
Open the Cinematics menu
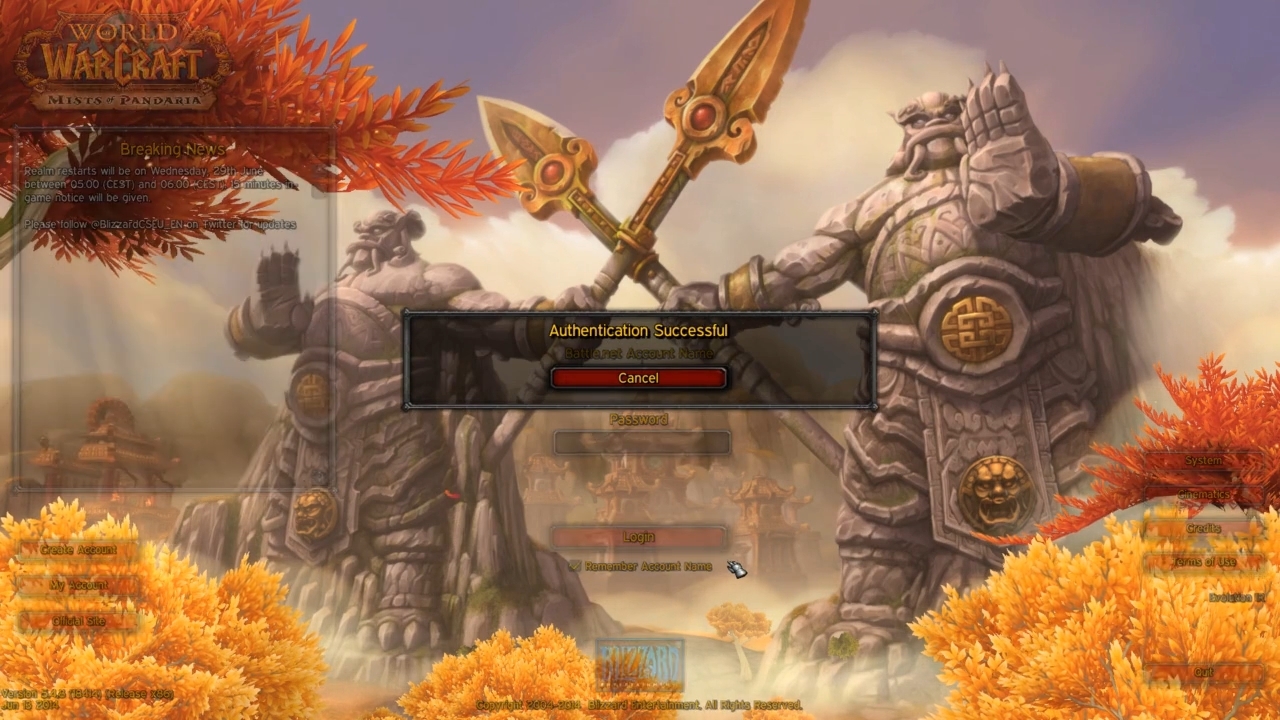[1204, 495]
